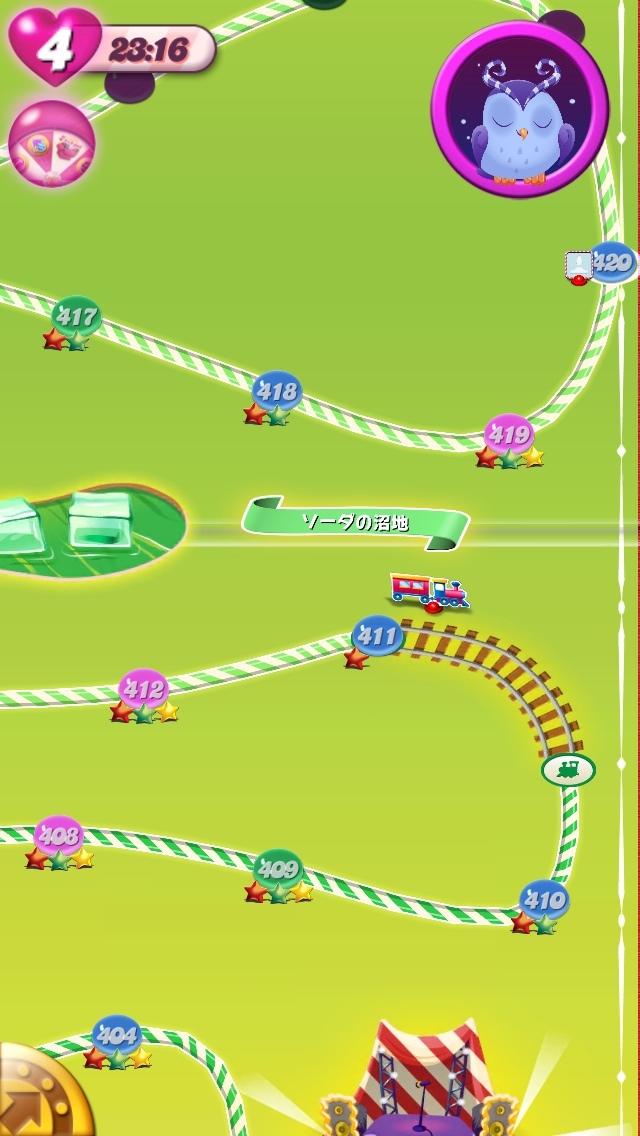Open level 417 on the map
The width and height of the screenshot is (640, 1136).
click(x=77, y=318)
